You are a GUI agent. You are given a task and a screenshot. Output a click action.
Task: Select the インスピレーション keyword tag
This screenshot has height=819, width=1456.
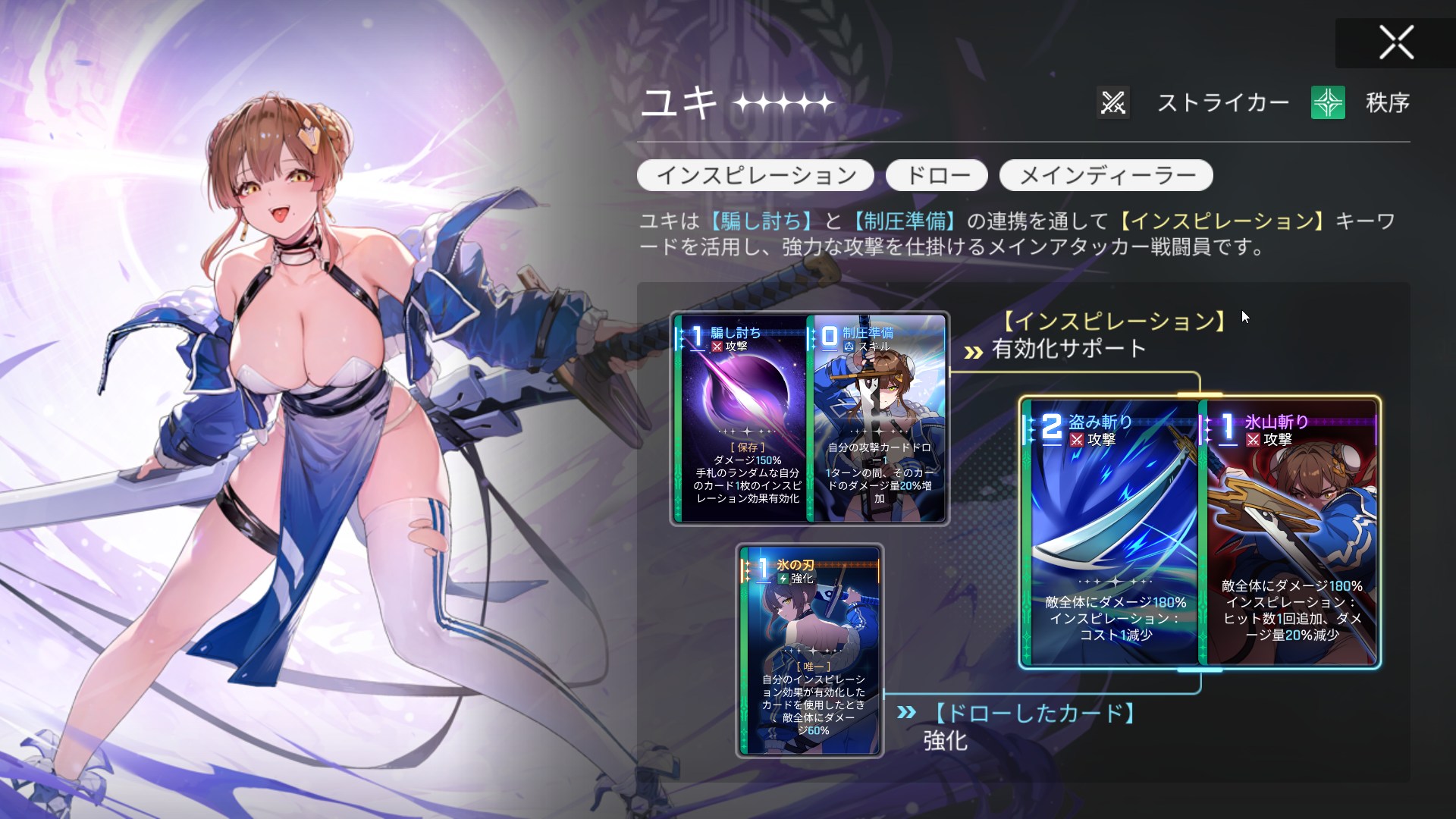click(x=755, y=176)
